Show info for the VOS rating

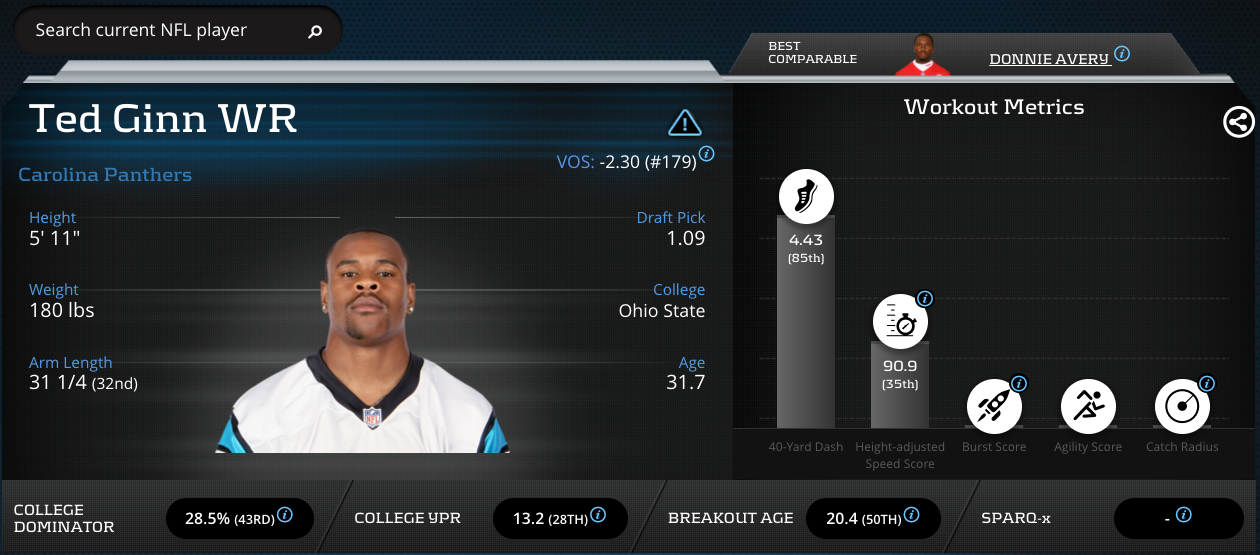706,154
